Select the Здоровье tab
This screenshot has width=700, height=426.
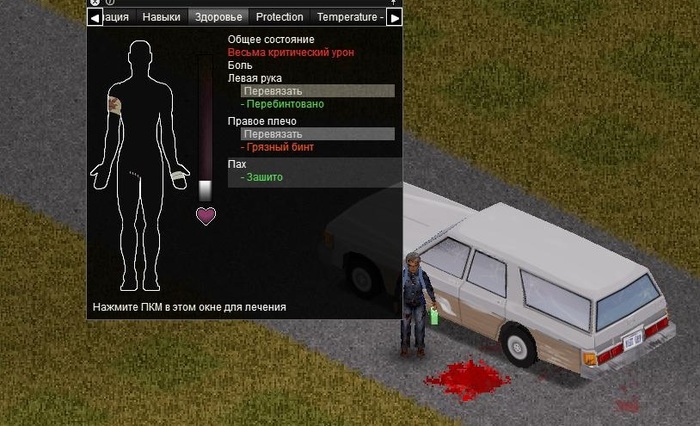pyautogui.click(x=217, y=17)
